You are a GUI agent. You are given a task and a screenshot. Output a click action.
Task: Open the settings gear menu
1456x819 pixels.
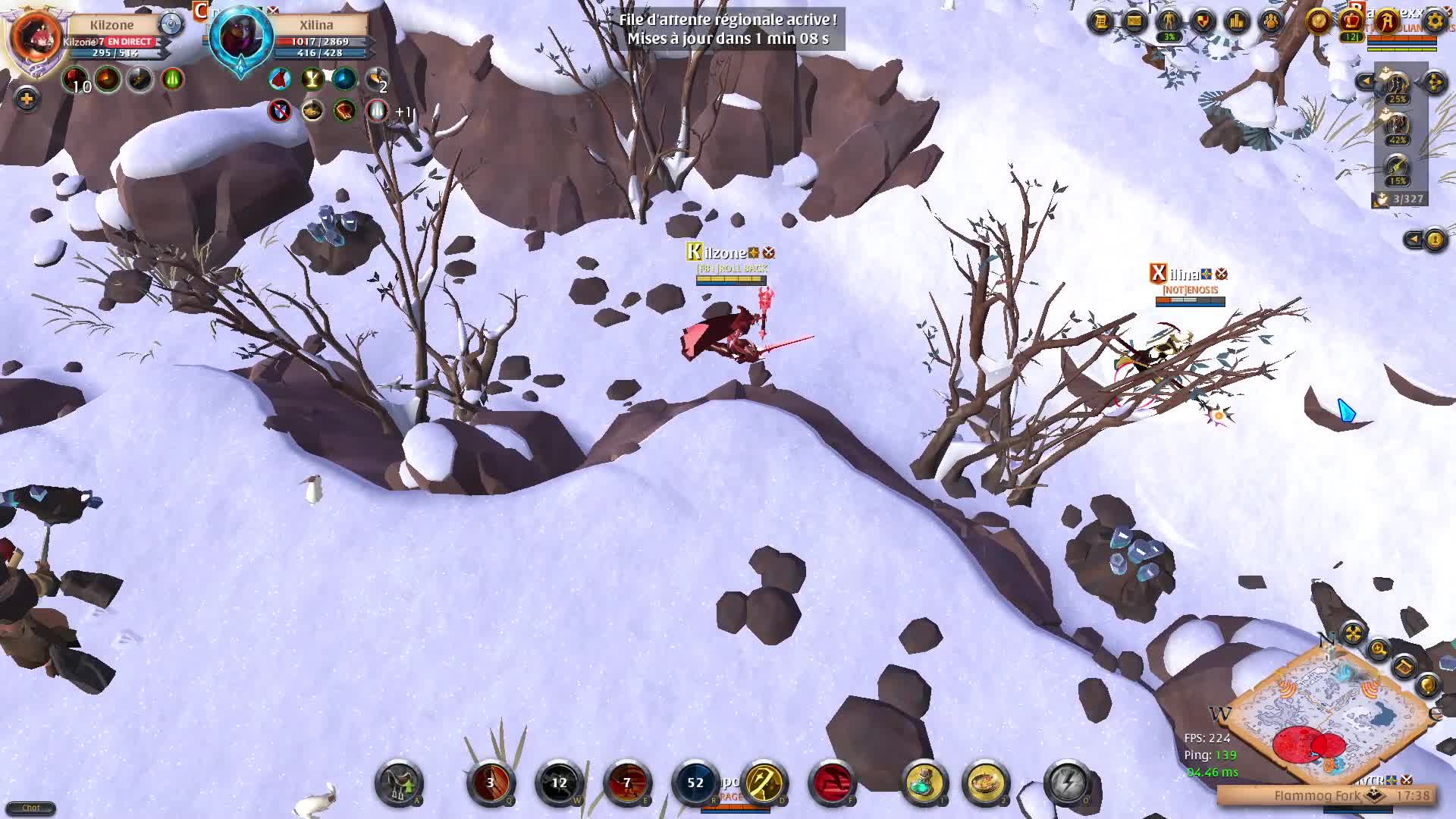click(1434, 20)
